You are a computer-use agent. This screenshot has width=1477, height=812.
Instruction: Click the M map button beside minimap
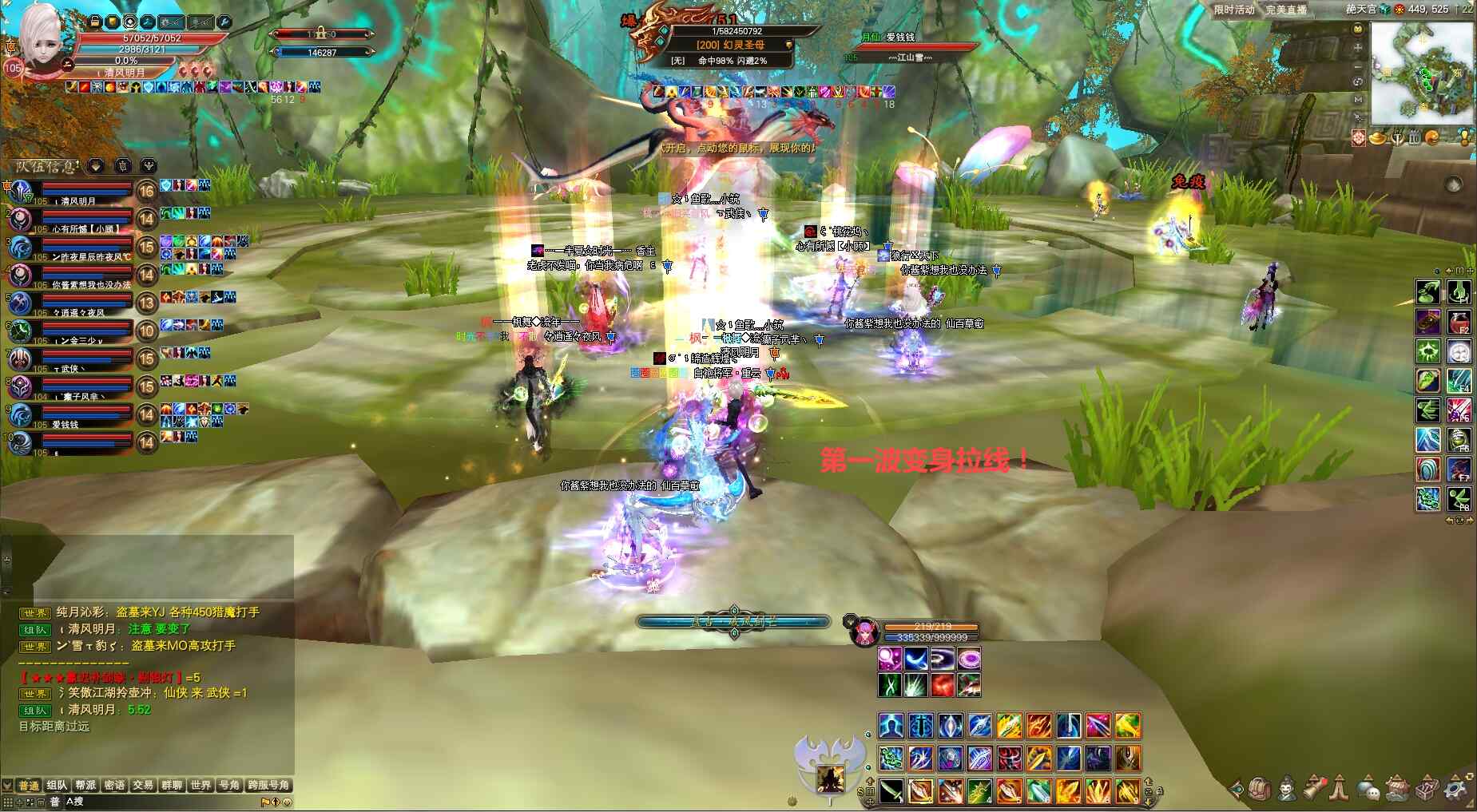pos(1358,100)
